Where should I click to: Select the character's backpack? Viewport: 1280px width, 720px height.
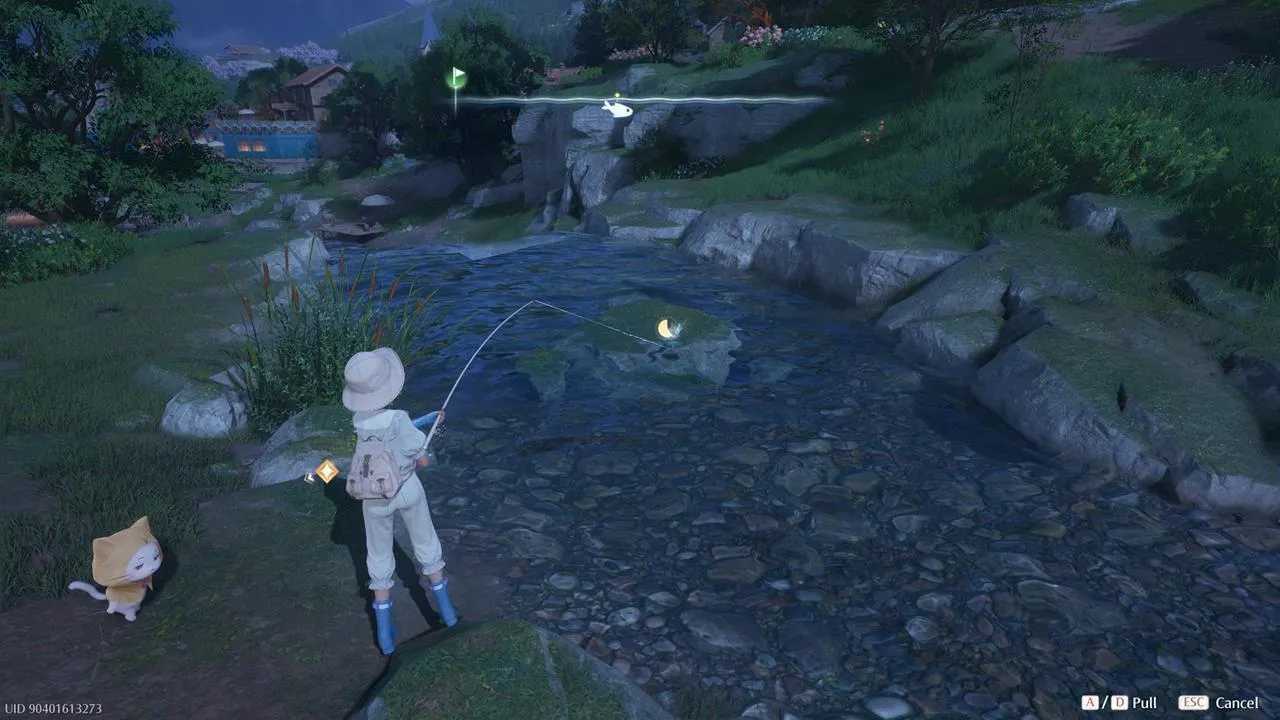click(375, 470)
